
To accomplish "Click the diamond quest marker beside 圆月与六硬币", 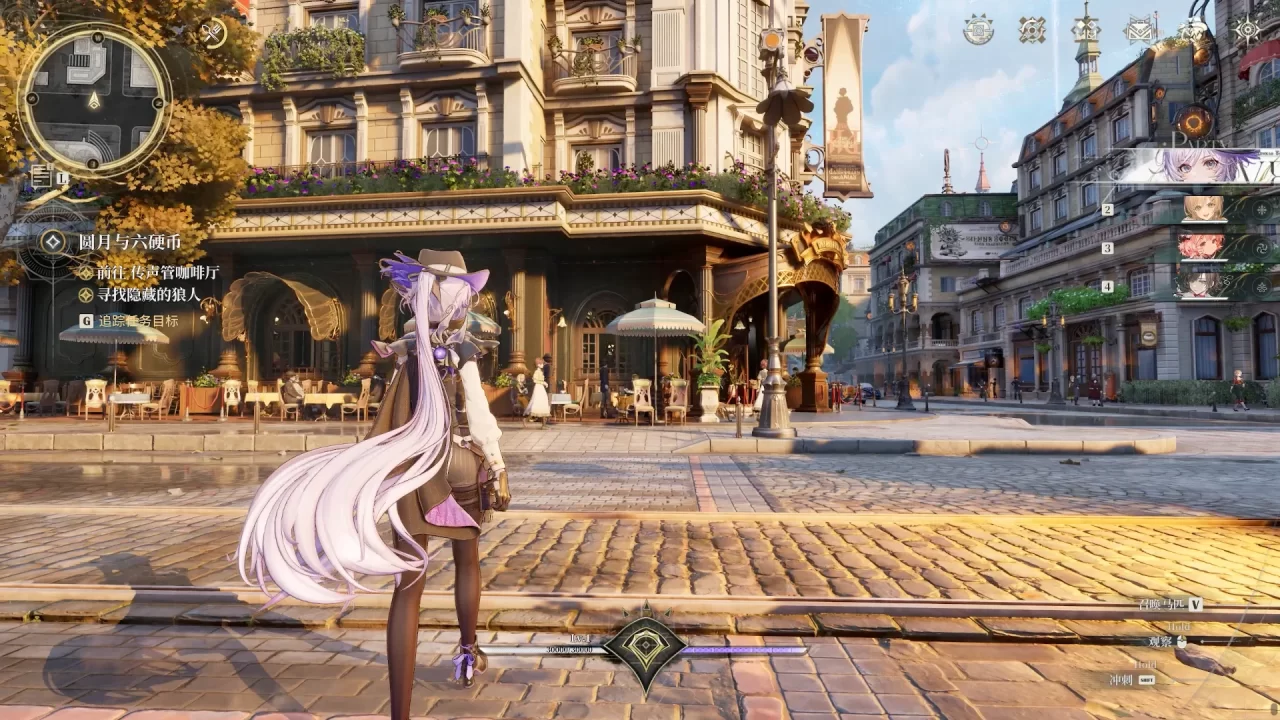I will tap(53, 240).
